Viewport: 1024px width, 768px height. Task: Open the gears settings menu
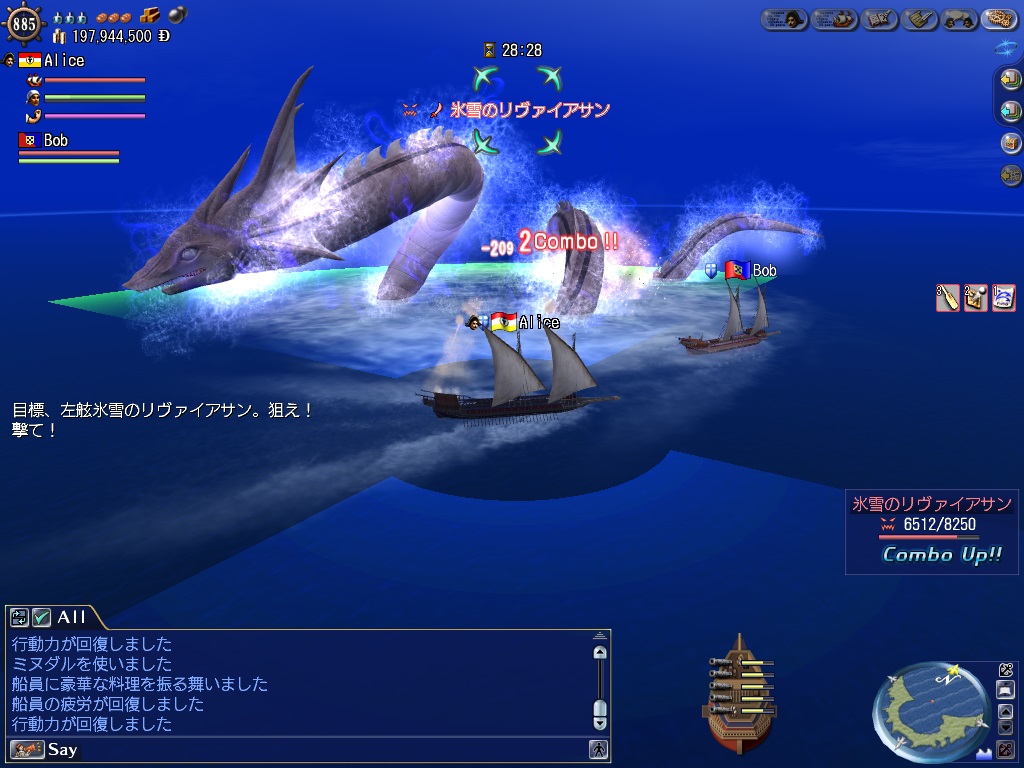coord(1000,19)
